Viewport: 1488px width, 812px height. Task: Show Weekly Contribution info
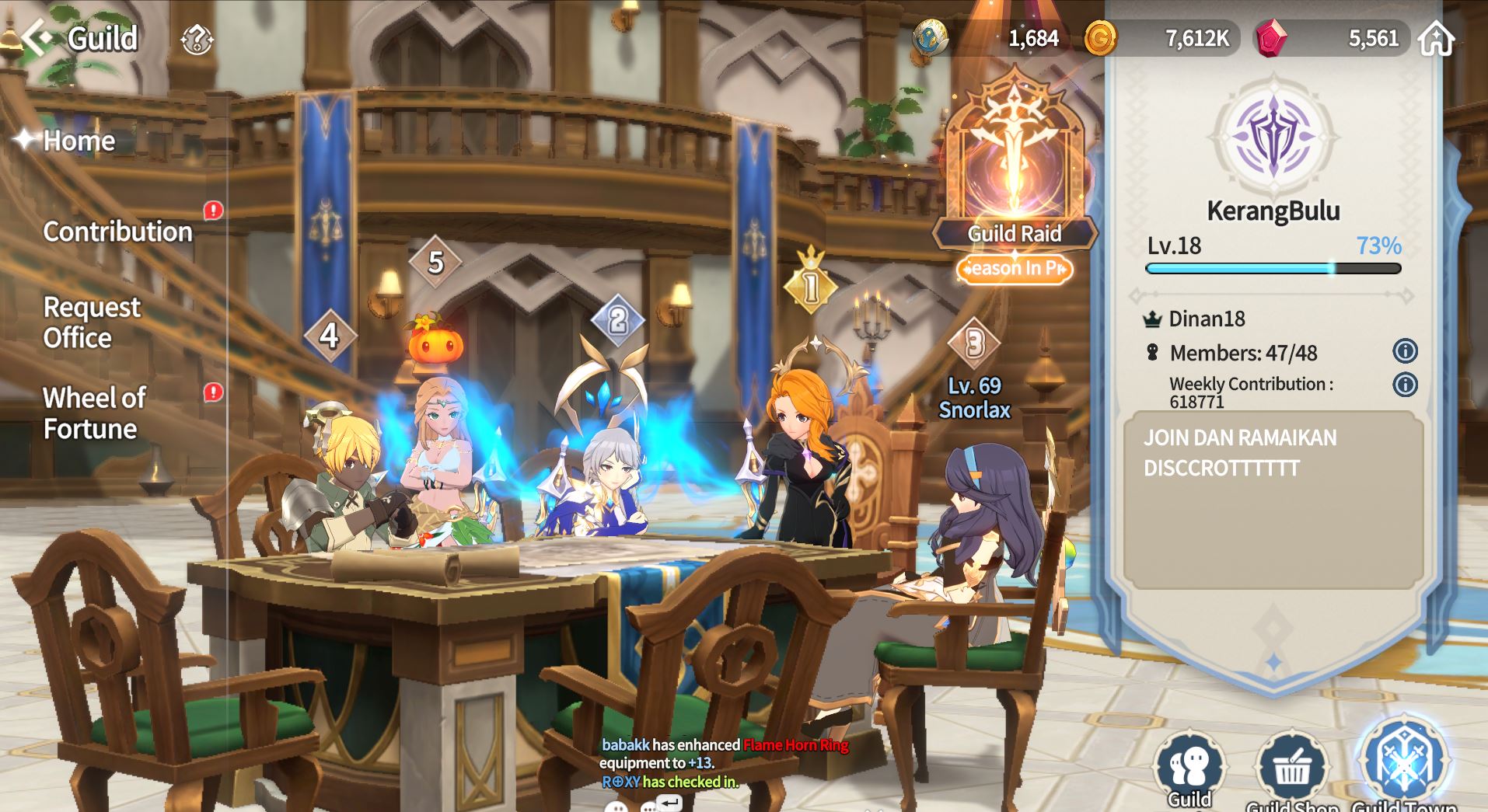tap(1405, 385)
